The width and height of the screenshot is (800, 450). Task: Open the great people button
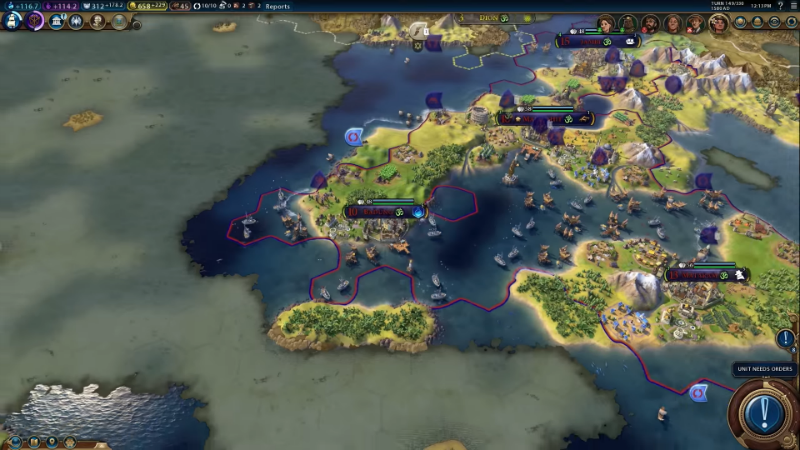click(98, 20)
